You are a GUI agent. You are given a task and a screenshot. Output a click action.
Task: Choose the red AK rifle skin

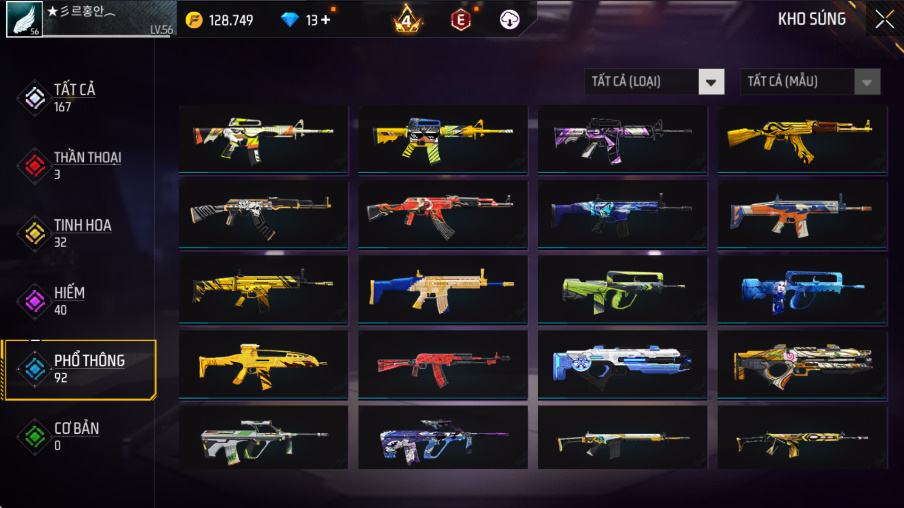click(x=442, y=363)
